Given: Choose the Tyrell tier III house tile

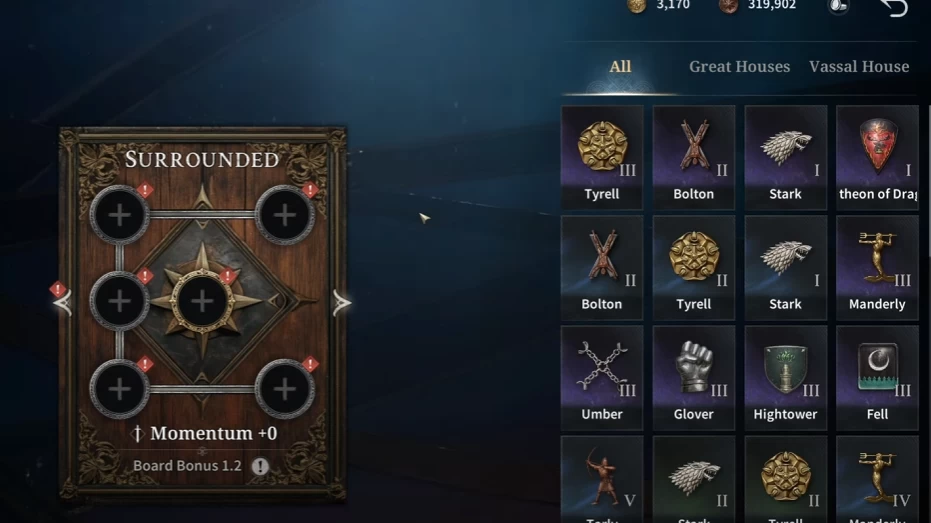Looking at the screenshot, I should coord(602,157).
